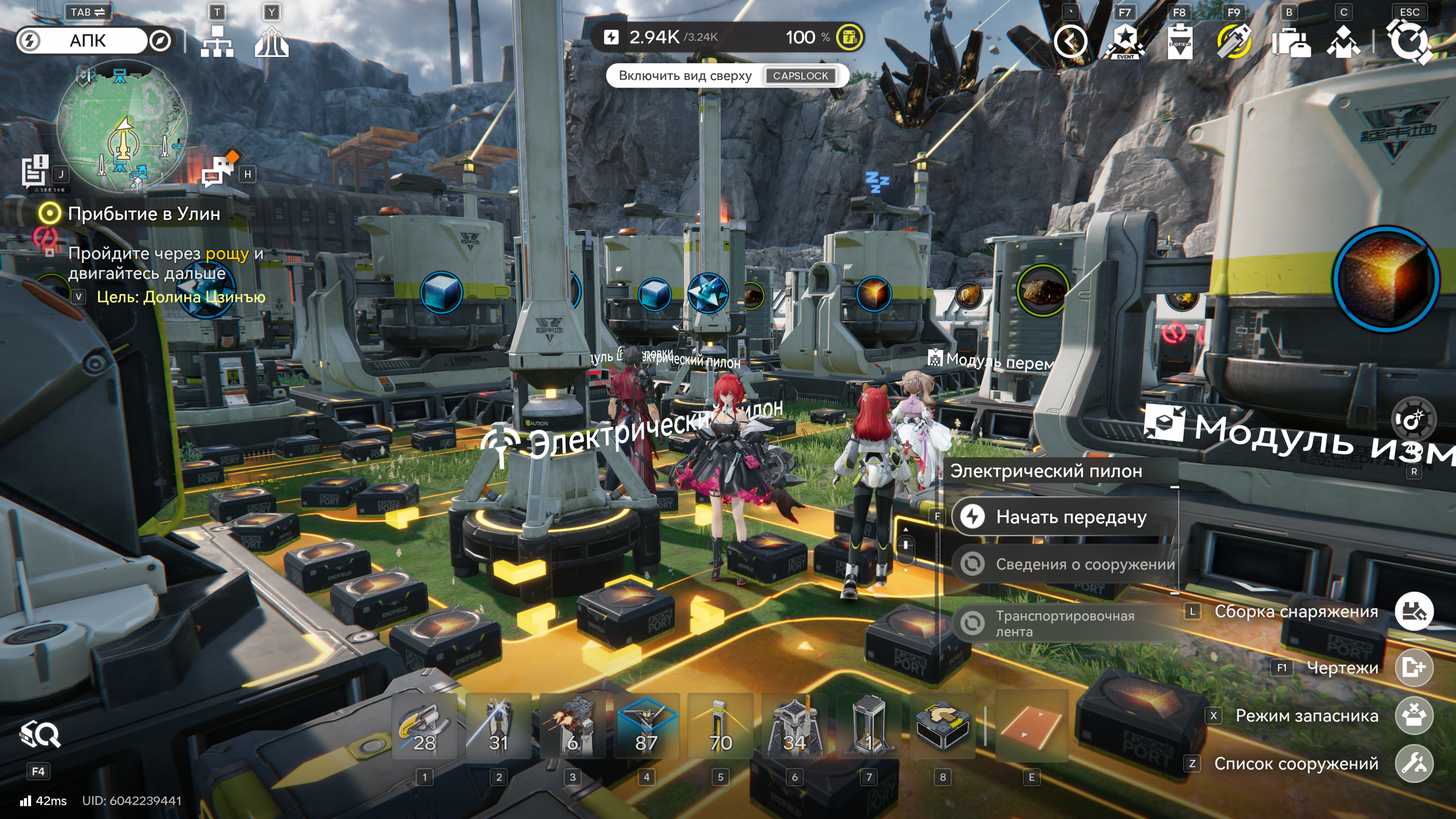Select the hotbar slot showing 31

pyautogui.click(x=499, y=727)
